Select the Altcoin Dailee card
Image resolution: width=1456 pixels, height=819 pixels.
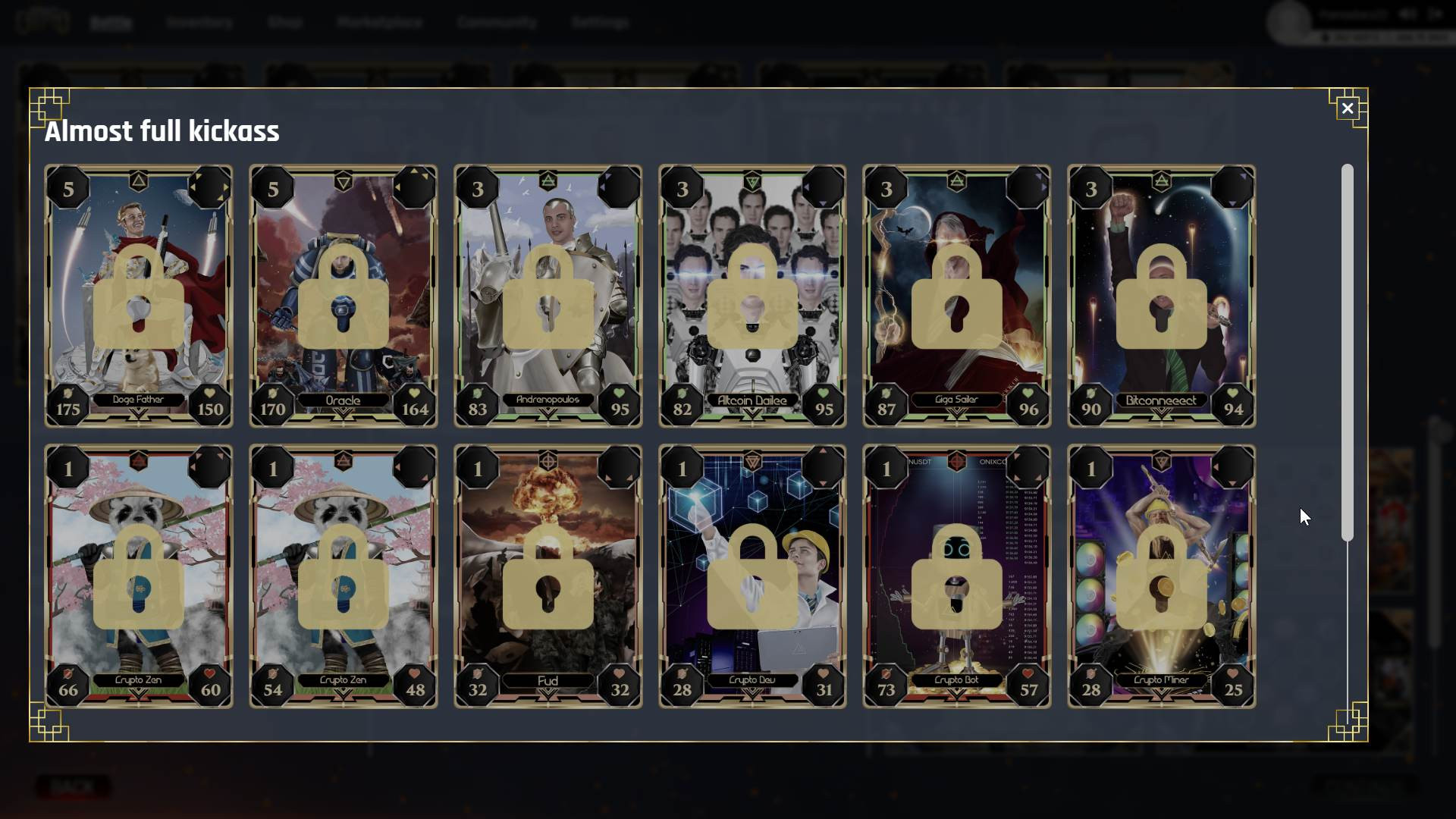click(x=752, y=296)
